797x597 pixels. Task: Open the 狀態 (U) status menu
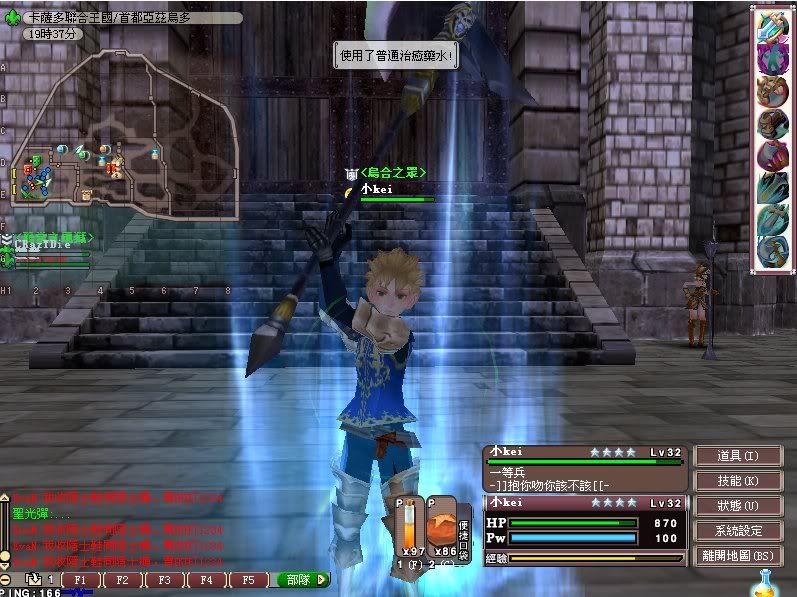[737, 506]
